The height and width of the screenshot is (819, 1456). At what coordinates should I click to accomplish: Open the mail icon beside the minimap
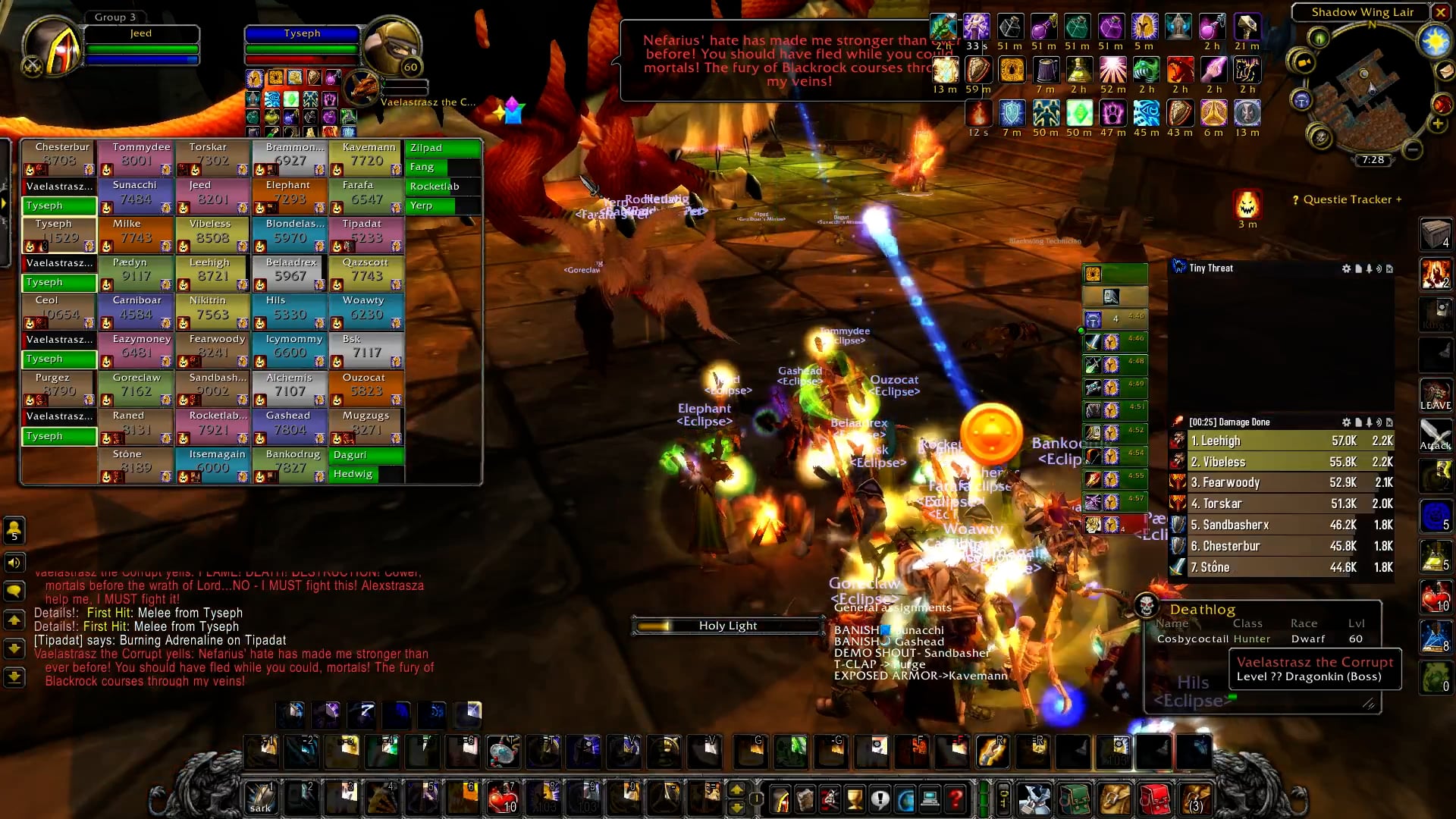point(1445,71)
